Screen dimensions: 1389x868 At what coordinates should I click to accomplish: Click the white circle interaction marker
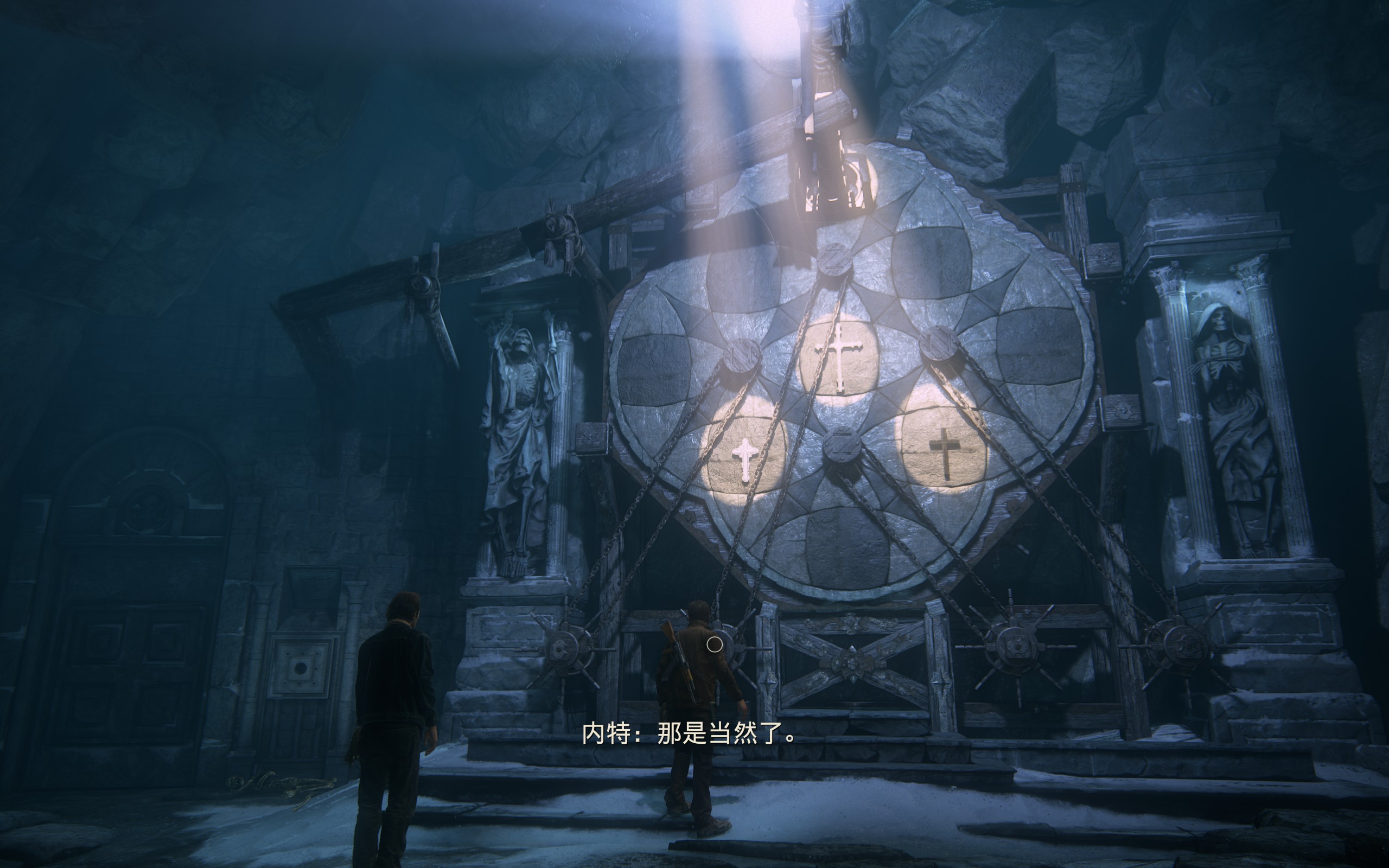[714, 644]
